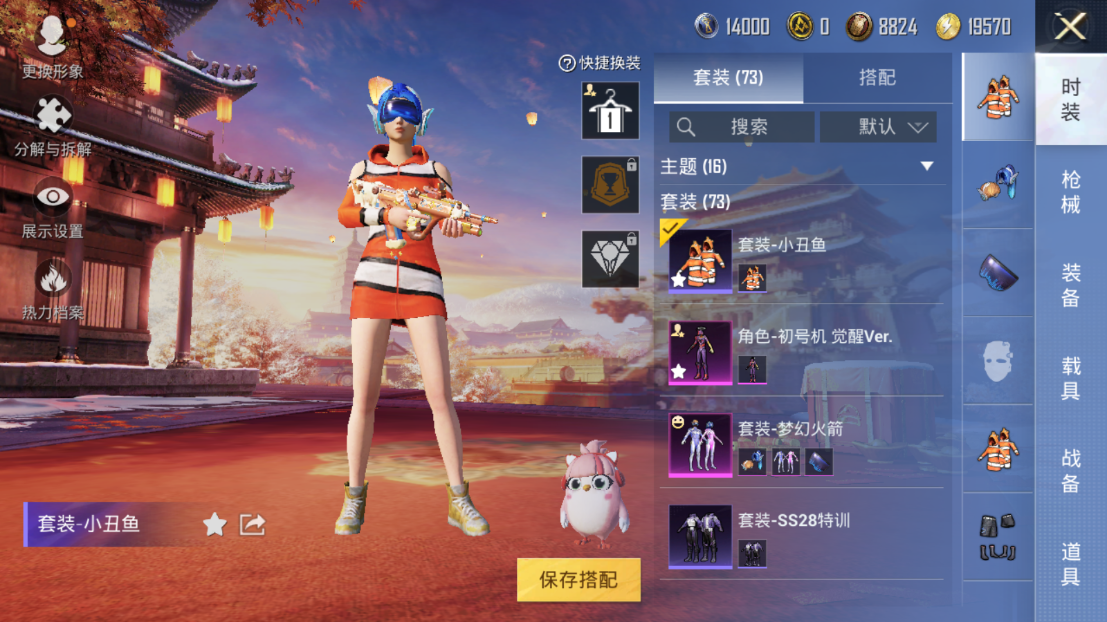Expand the 主题 (16) section
This screenshot has height=622, width=1107.
[x=926, y=166]
